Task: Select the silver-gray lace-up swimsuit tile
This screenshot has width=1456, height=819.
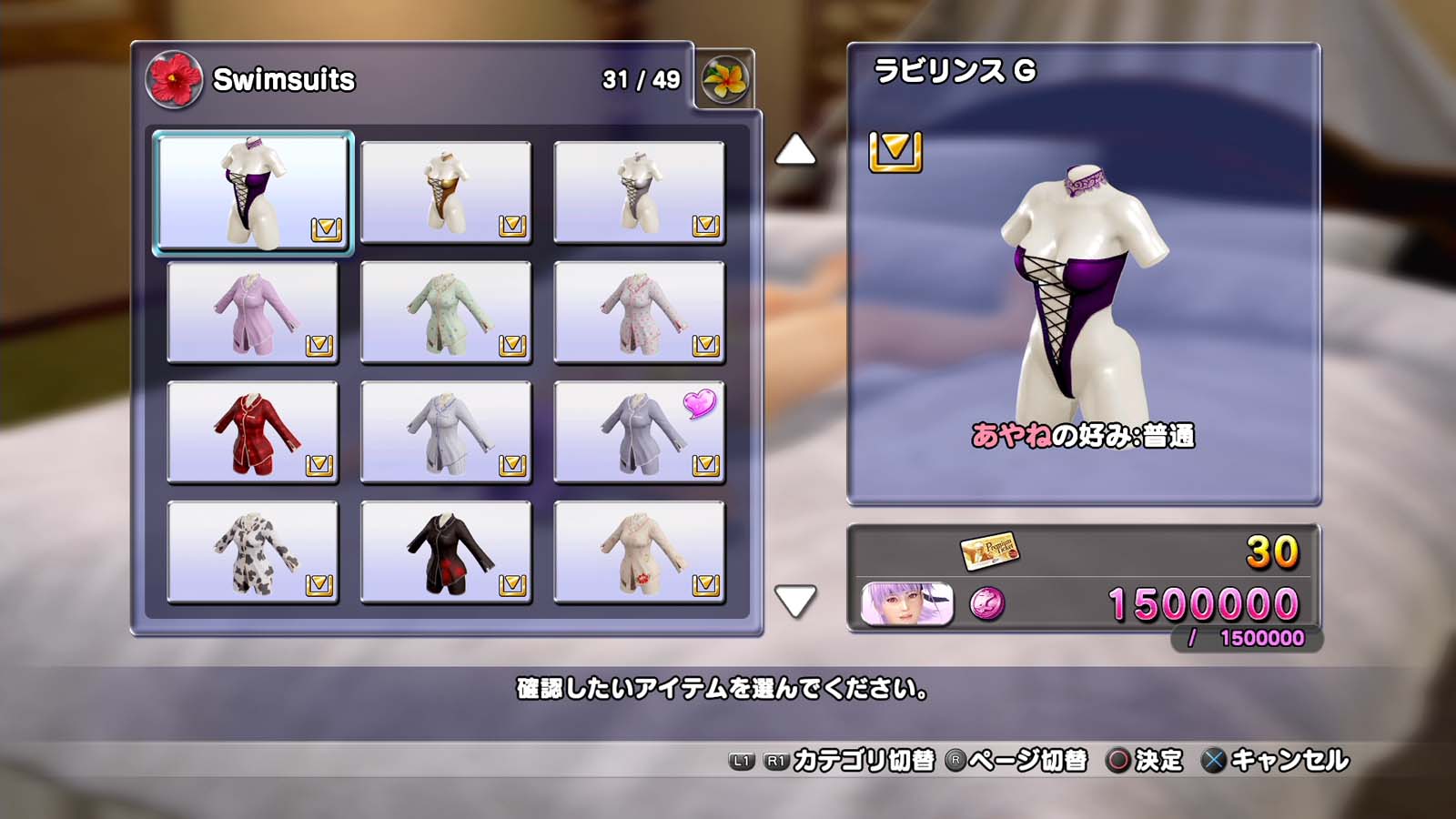Action: (x=639, y=192)
